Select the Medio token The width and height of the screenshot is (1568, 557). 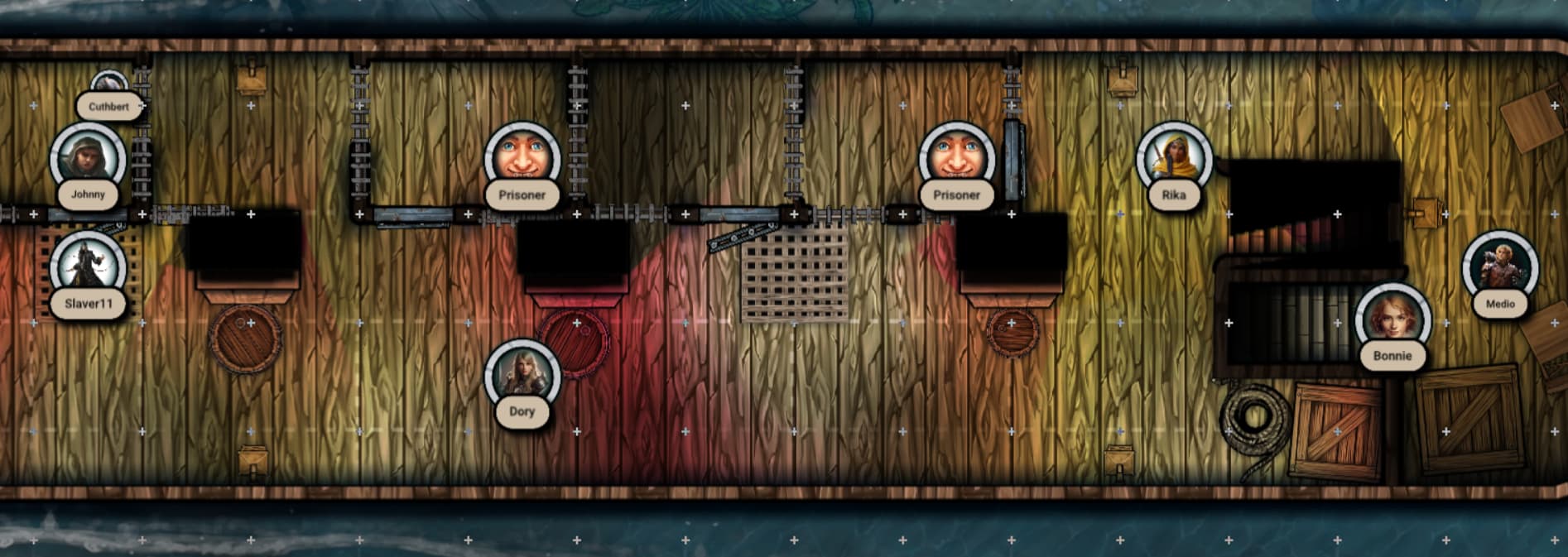tap(1499, 268)
